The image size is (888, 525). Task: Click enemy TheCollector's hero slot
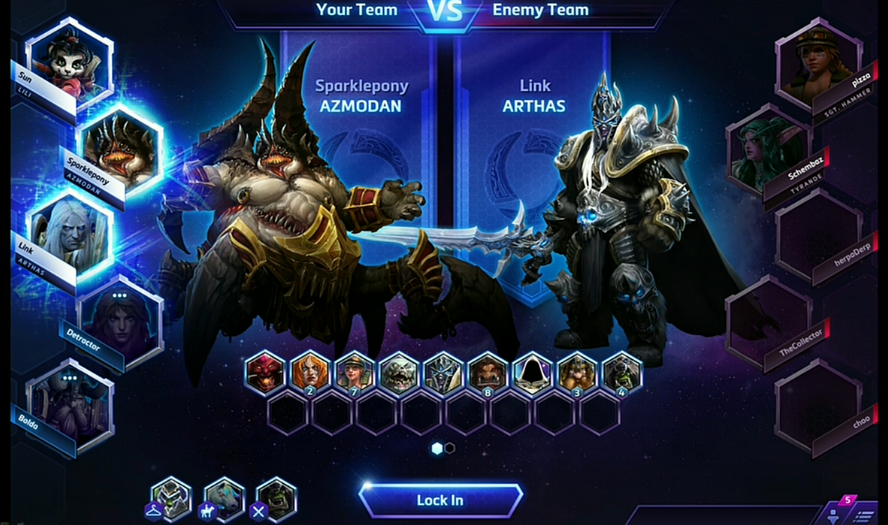tap(766, 319)
